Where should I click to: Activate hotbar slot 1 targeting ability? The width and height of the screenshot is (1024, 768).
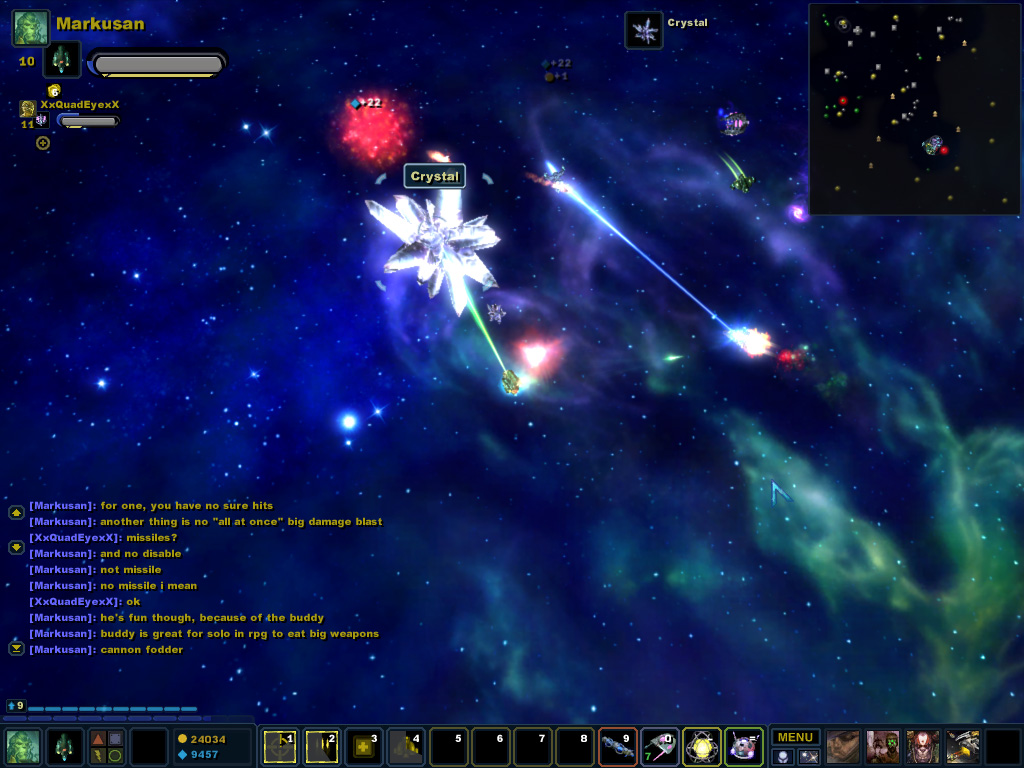[x=280, y=747]
